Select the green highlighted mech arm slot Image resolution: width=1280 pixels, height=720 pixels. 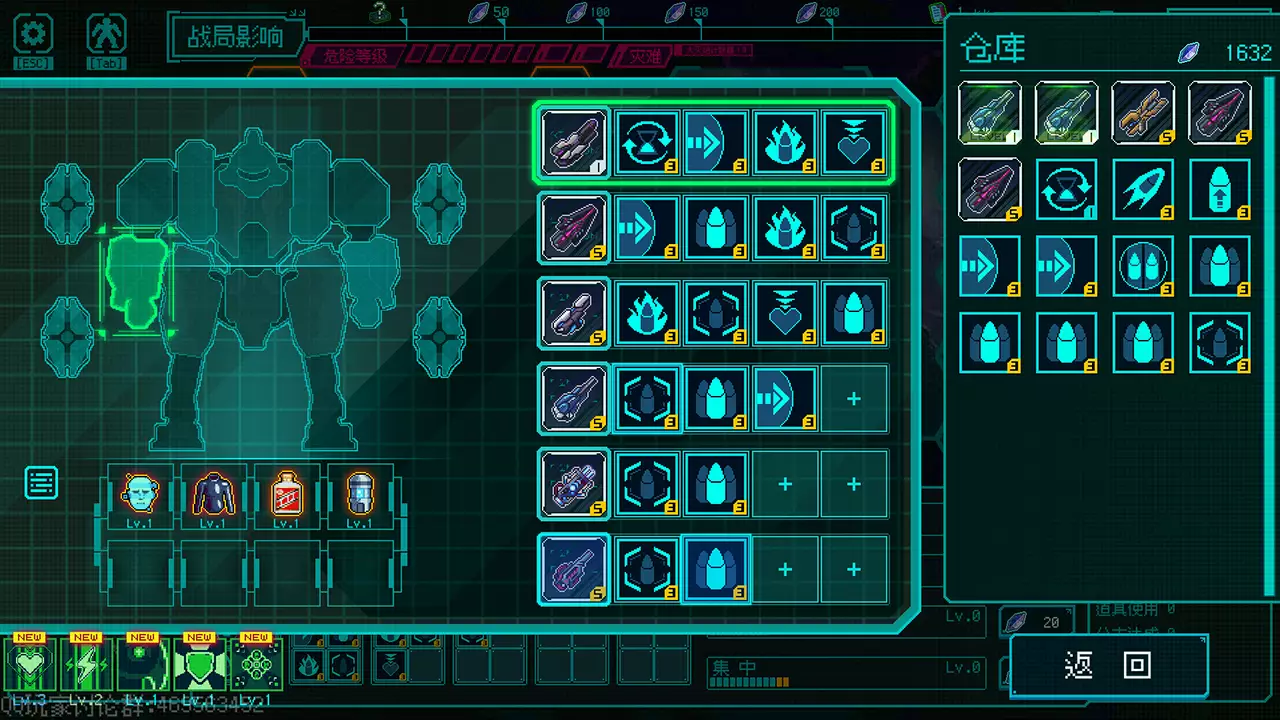coord(136,280)
